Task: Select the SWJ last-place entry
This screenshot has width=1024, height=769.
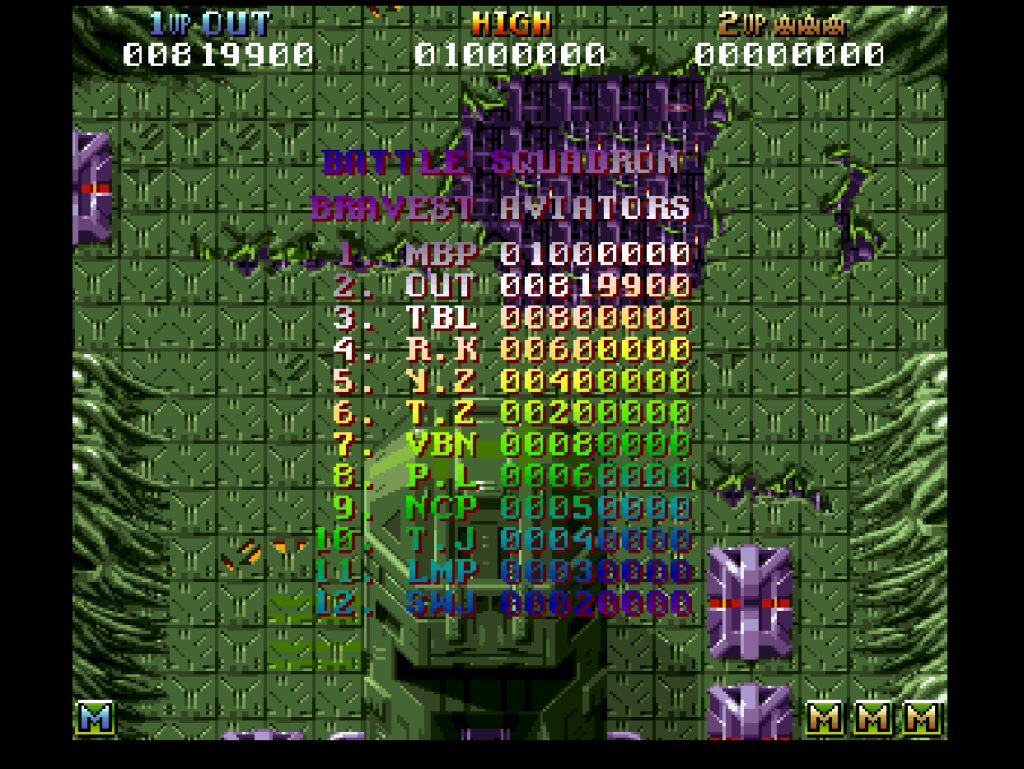Action: coord(503,603)
